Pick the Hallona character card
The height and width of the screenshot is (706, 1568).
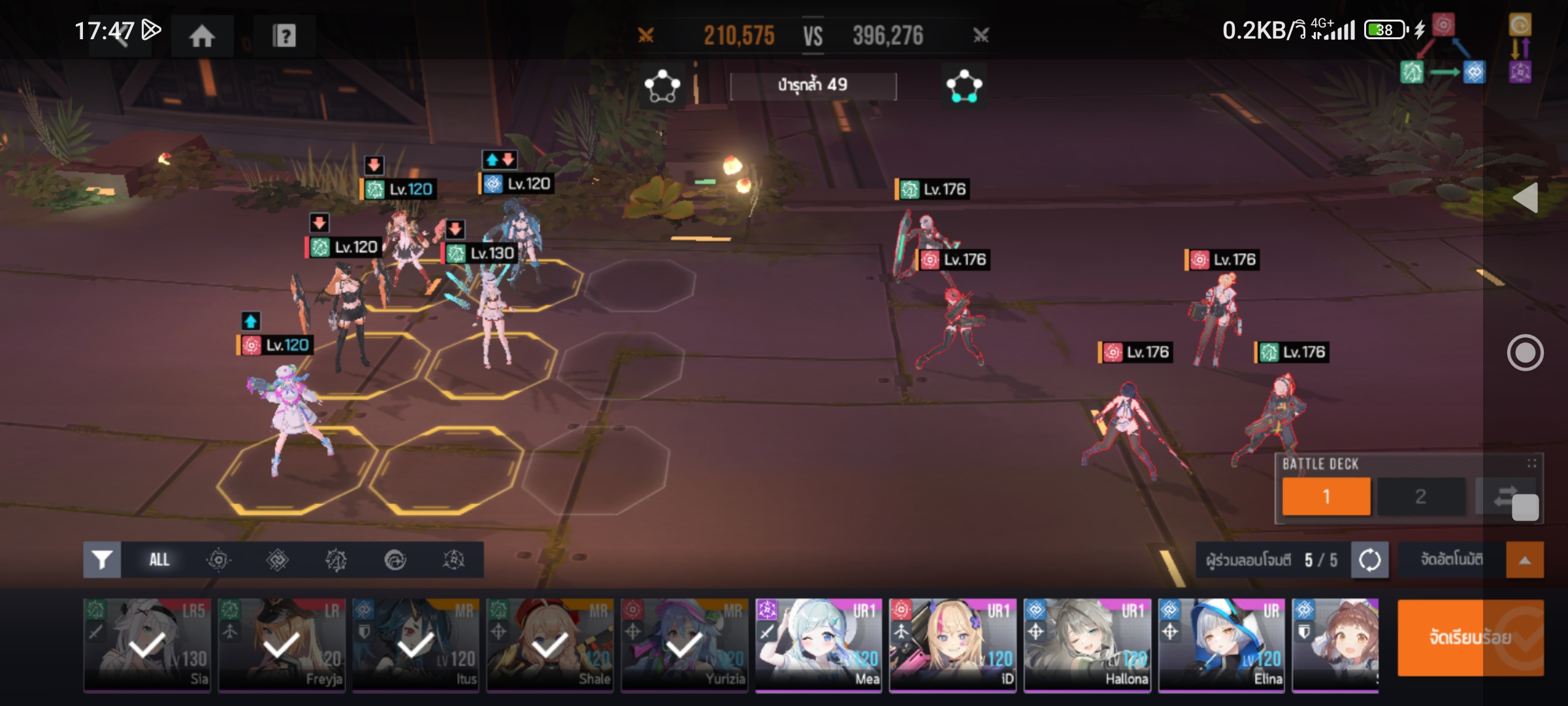1087,645
